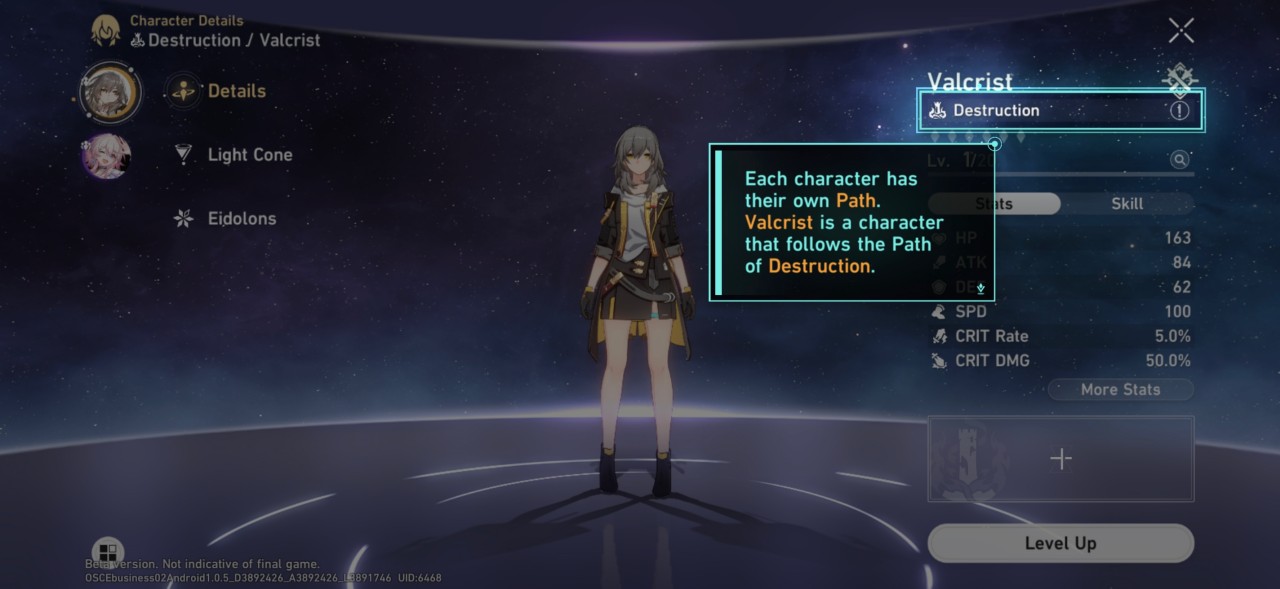Show More Stats
Screen dimensions: 1280x589
1120,390
